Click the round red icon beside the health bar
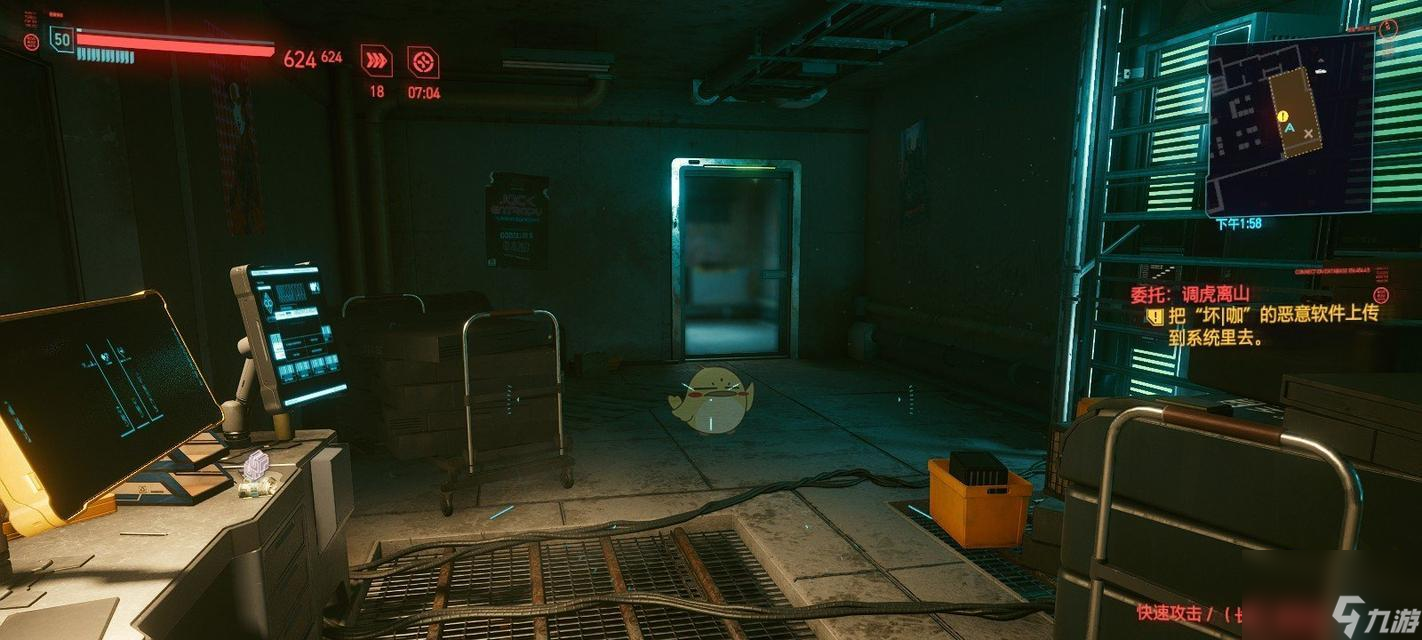Viewport: 1422px width, 640px height. tap(31, 42)
